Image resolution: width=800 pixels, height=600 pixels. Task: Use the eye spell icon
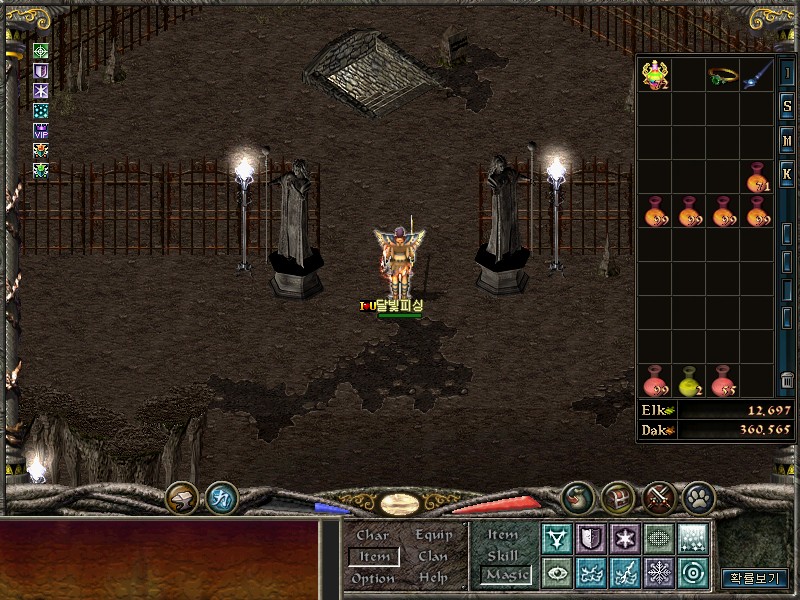[x=557, y=573]
